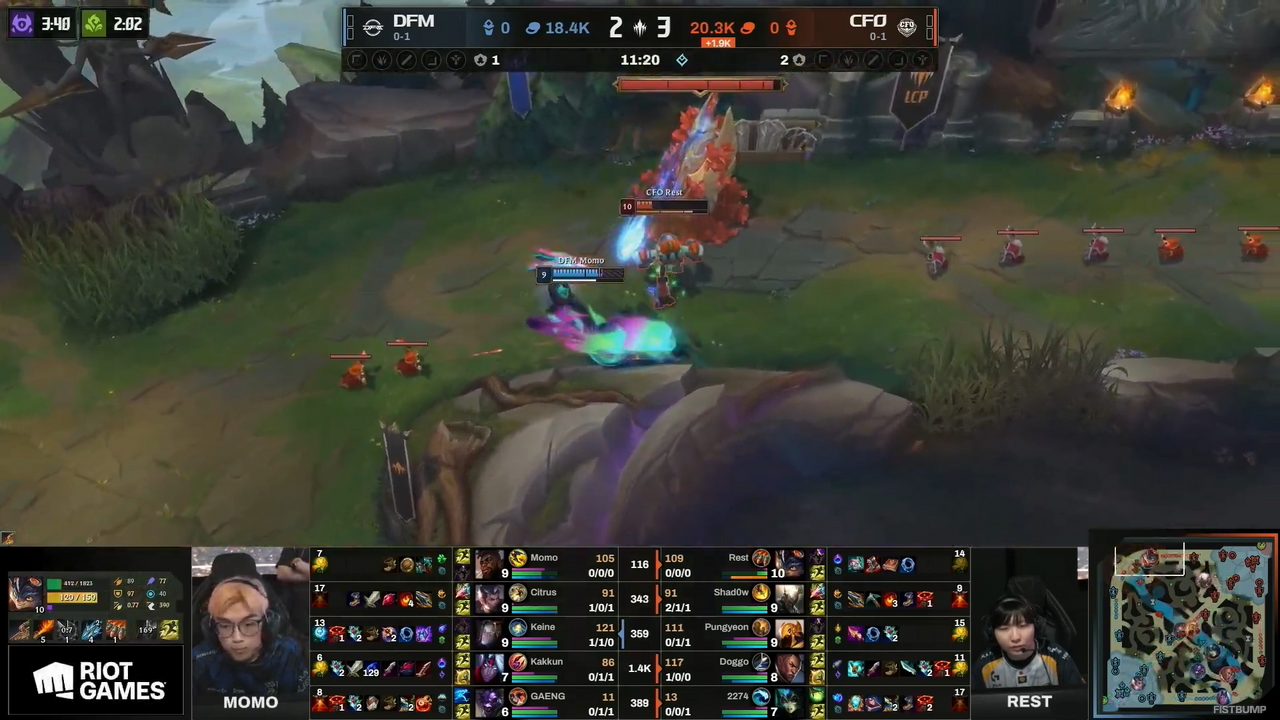Click the DFM team logo in the scoreboard
The width and height of the screenshot is (1280, 720).
[373, 27]
